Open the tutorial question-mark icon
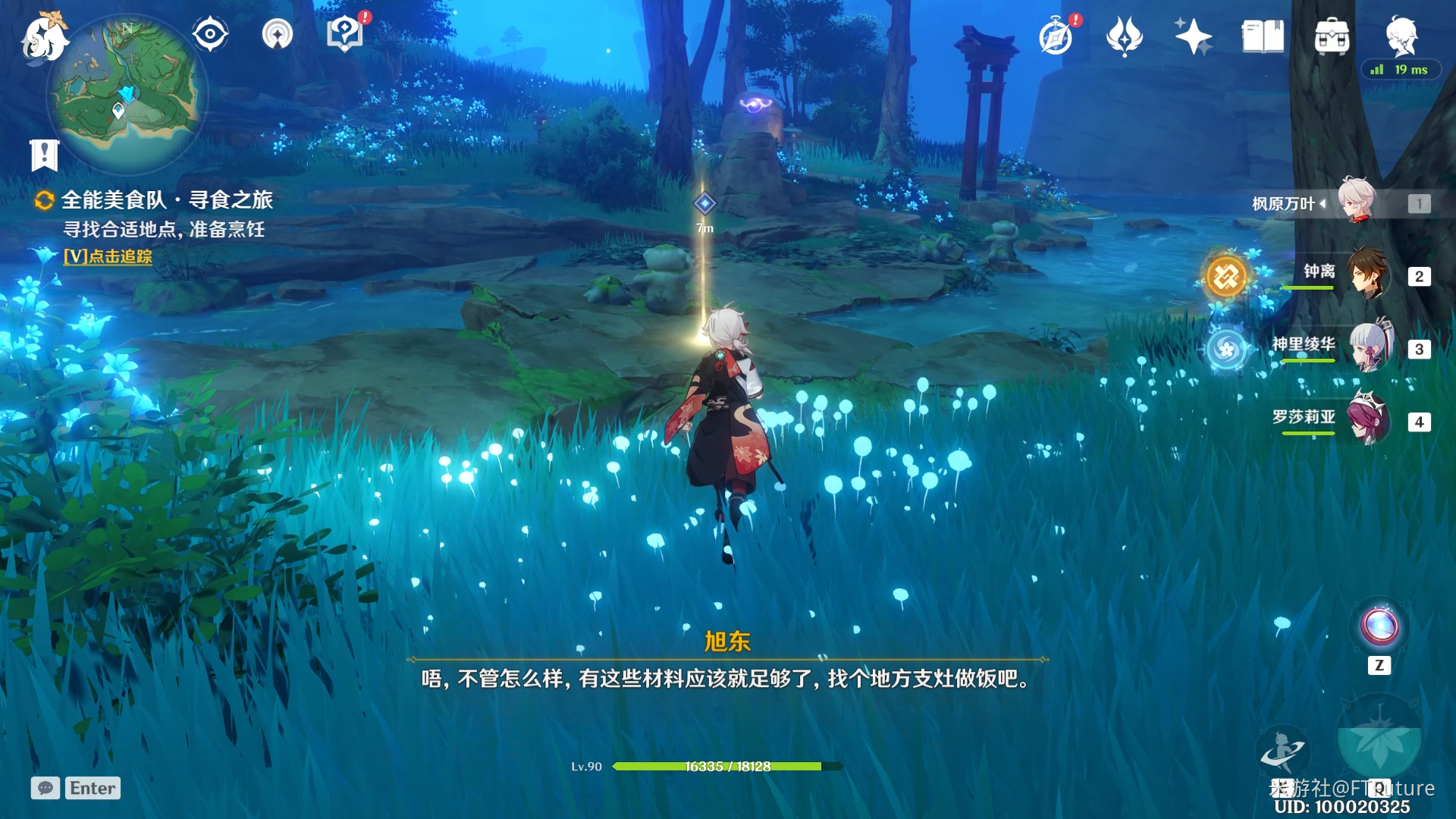Viewport: 1456px width, 819px height. 345,34
